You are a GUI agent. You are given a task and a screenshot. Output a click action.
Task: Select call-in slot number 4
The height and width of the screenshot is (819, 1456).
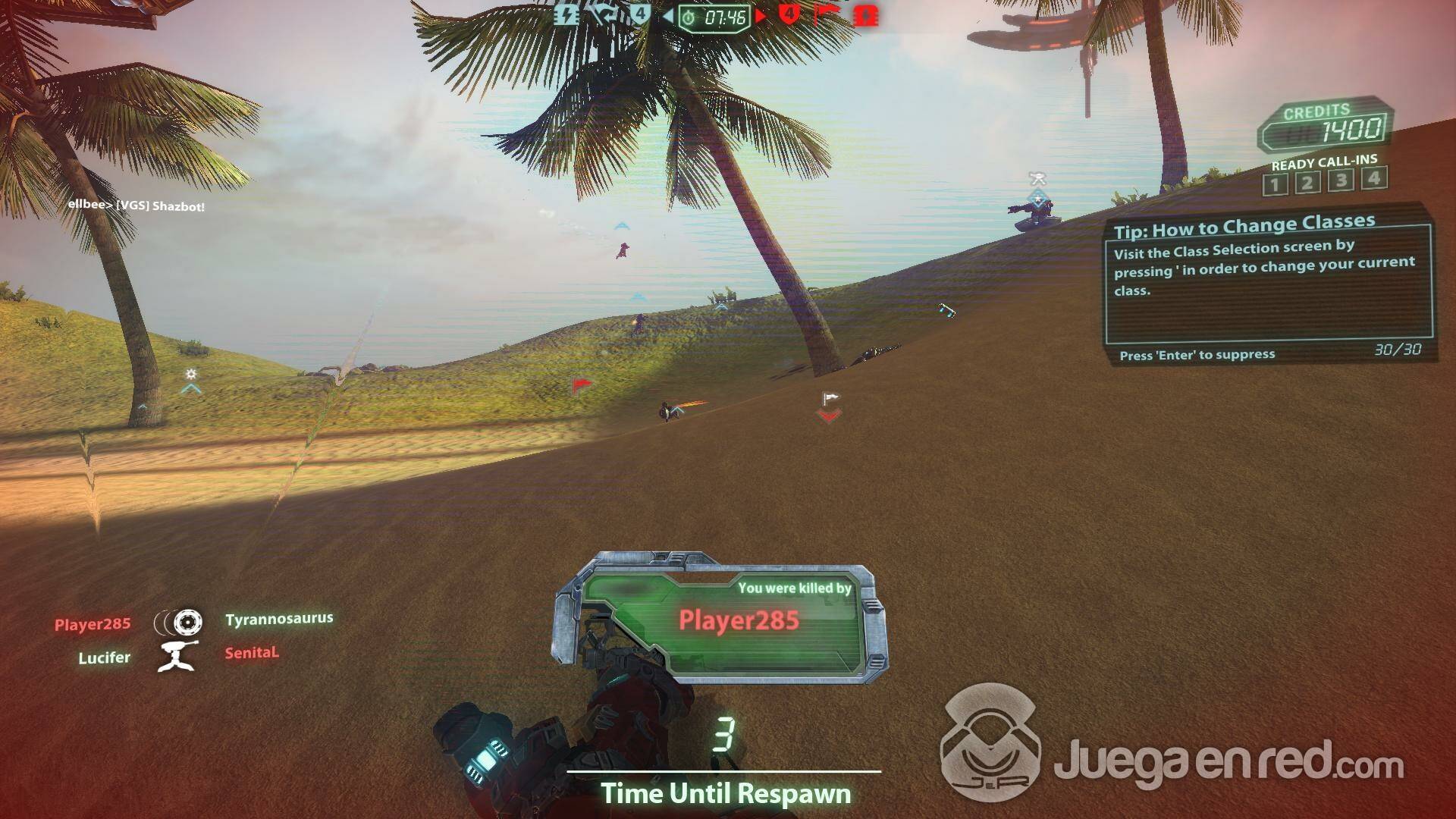point(1373,178)
